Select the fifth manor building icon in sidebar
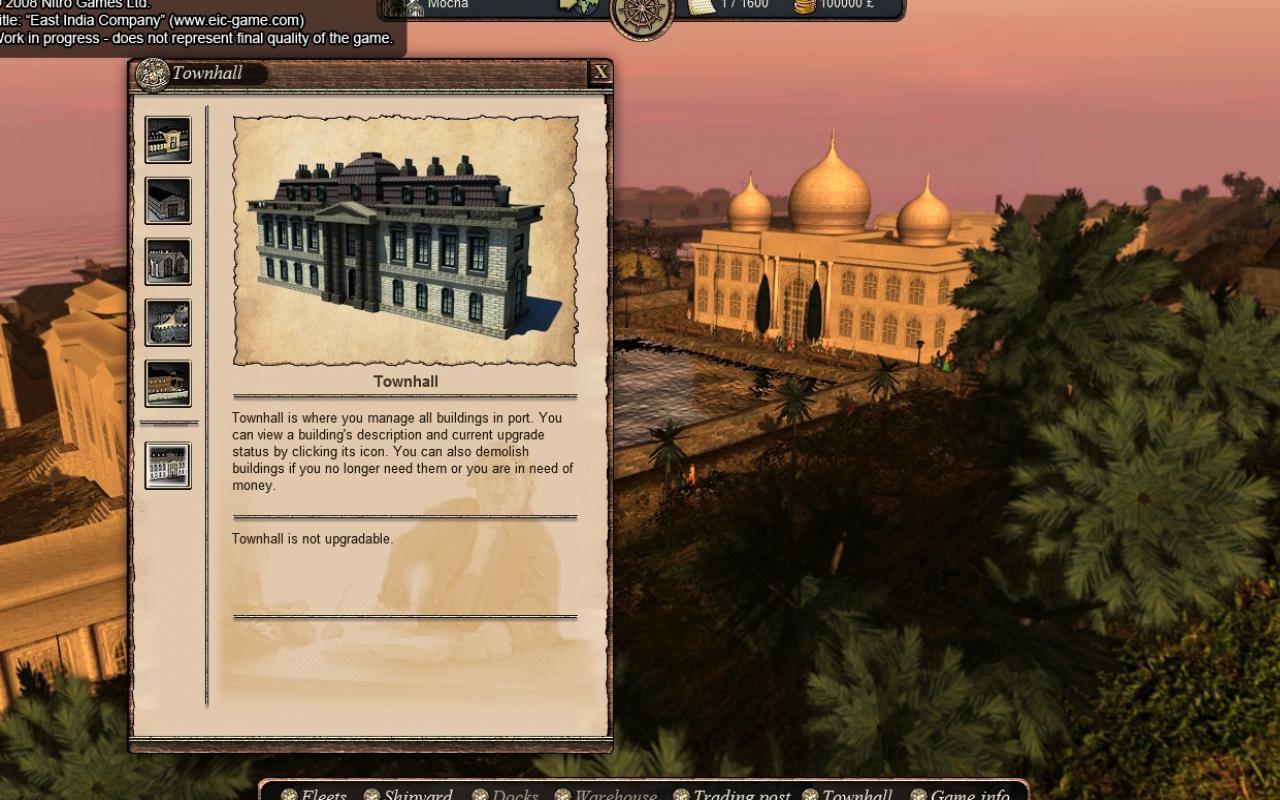The image size is (1280, 800). pos(167,382)
